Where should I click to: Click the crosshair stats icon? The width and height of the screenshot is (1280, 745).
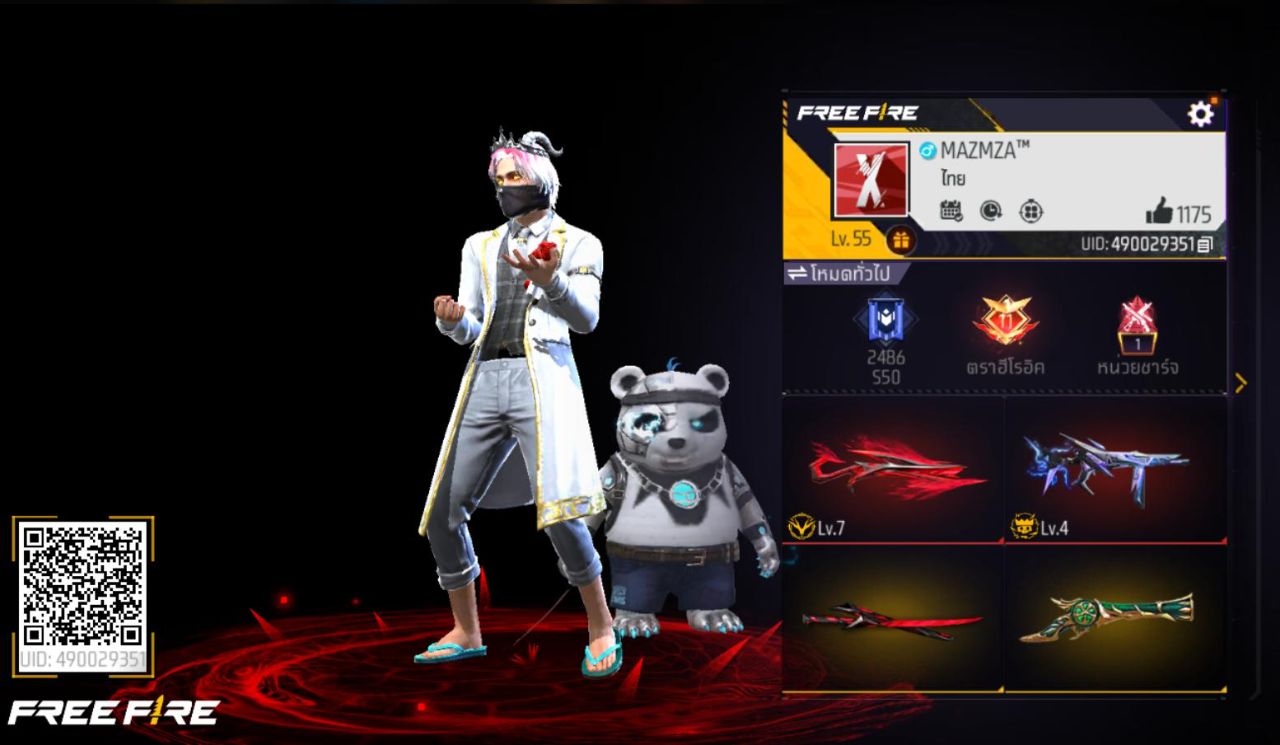(x=1030, y=211)
